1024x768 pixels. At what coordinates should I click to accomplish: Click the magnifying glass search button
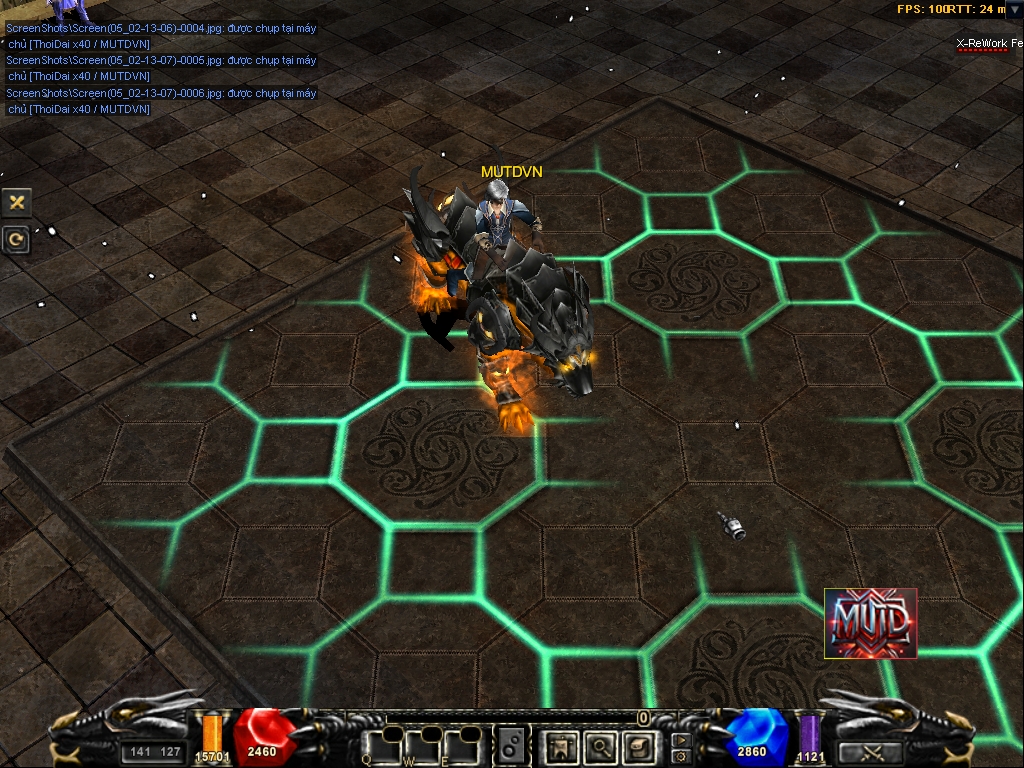(600, 745)
